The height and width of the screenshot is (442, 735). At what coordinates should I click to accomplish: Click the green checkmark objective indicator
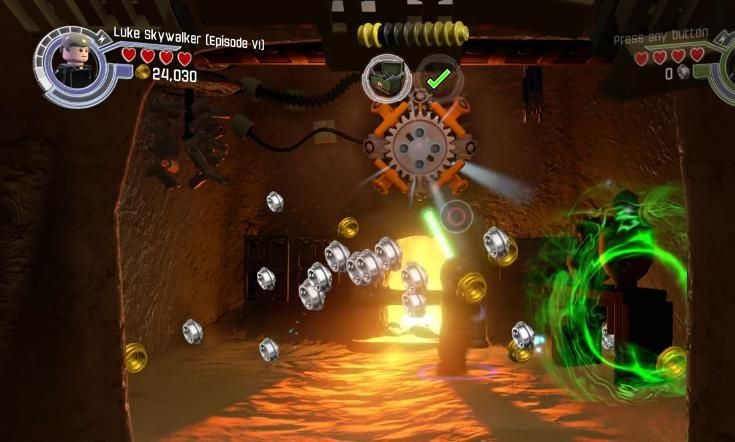click(x=435, y=76)
